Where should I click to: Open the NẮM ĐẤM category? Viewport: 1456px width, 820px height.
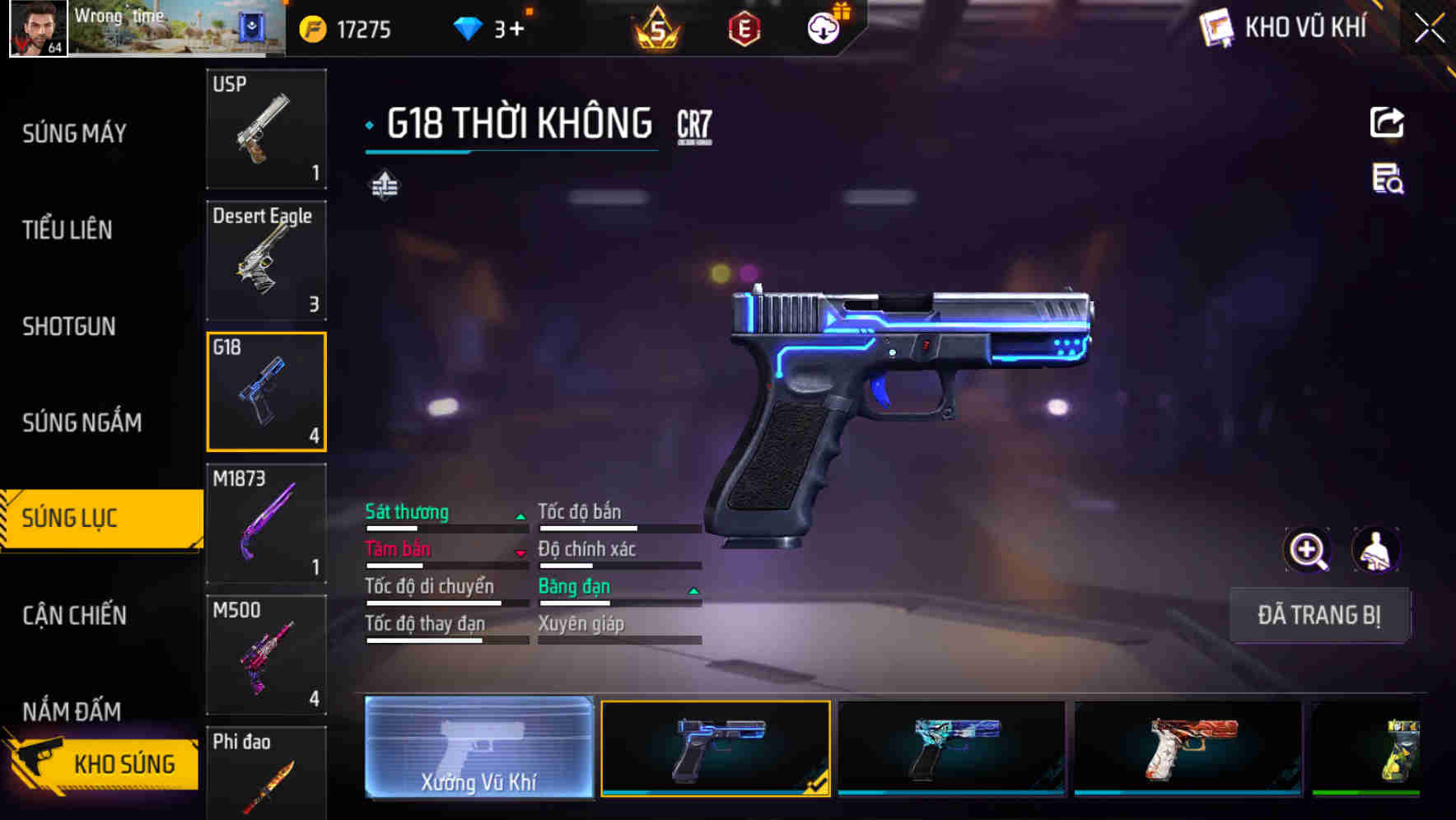click(x=72, y=711)
